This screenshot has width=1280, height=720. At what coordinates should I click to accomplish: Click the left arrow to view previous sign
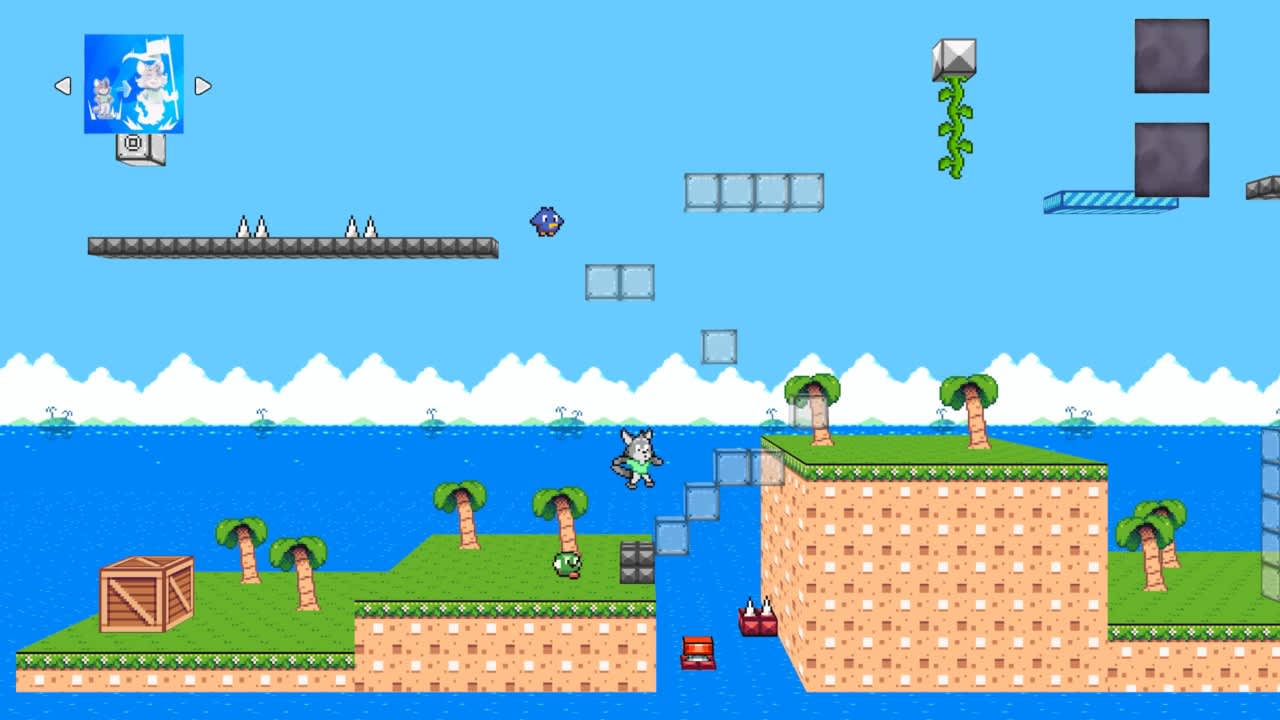pos(62,86)
